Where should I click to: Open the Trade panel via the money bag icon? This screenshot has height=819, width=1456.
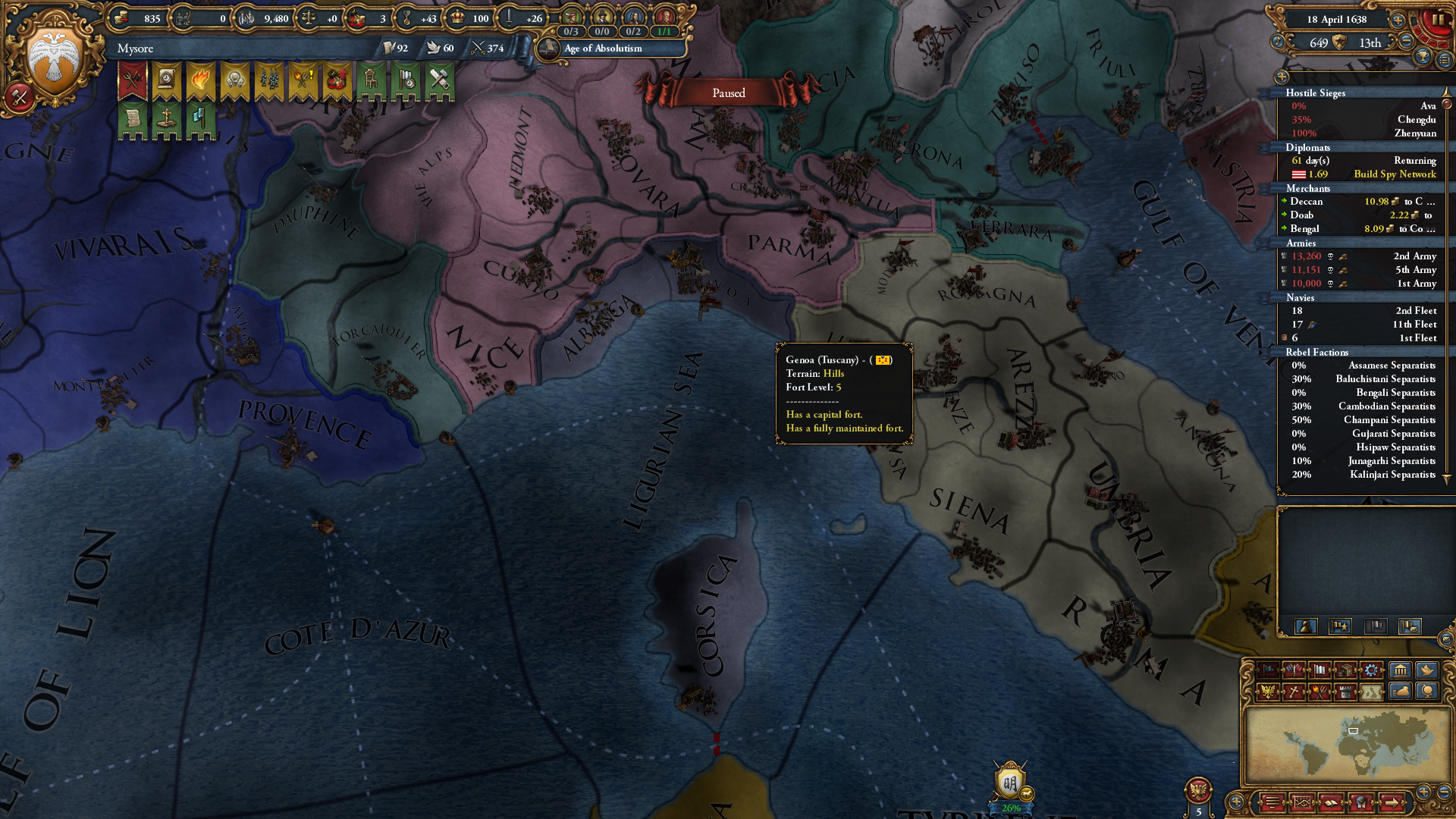[1400, 692]
